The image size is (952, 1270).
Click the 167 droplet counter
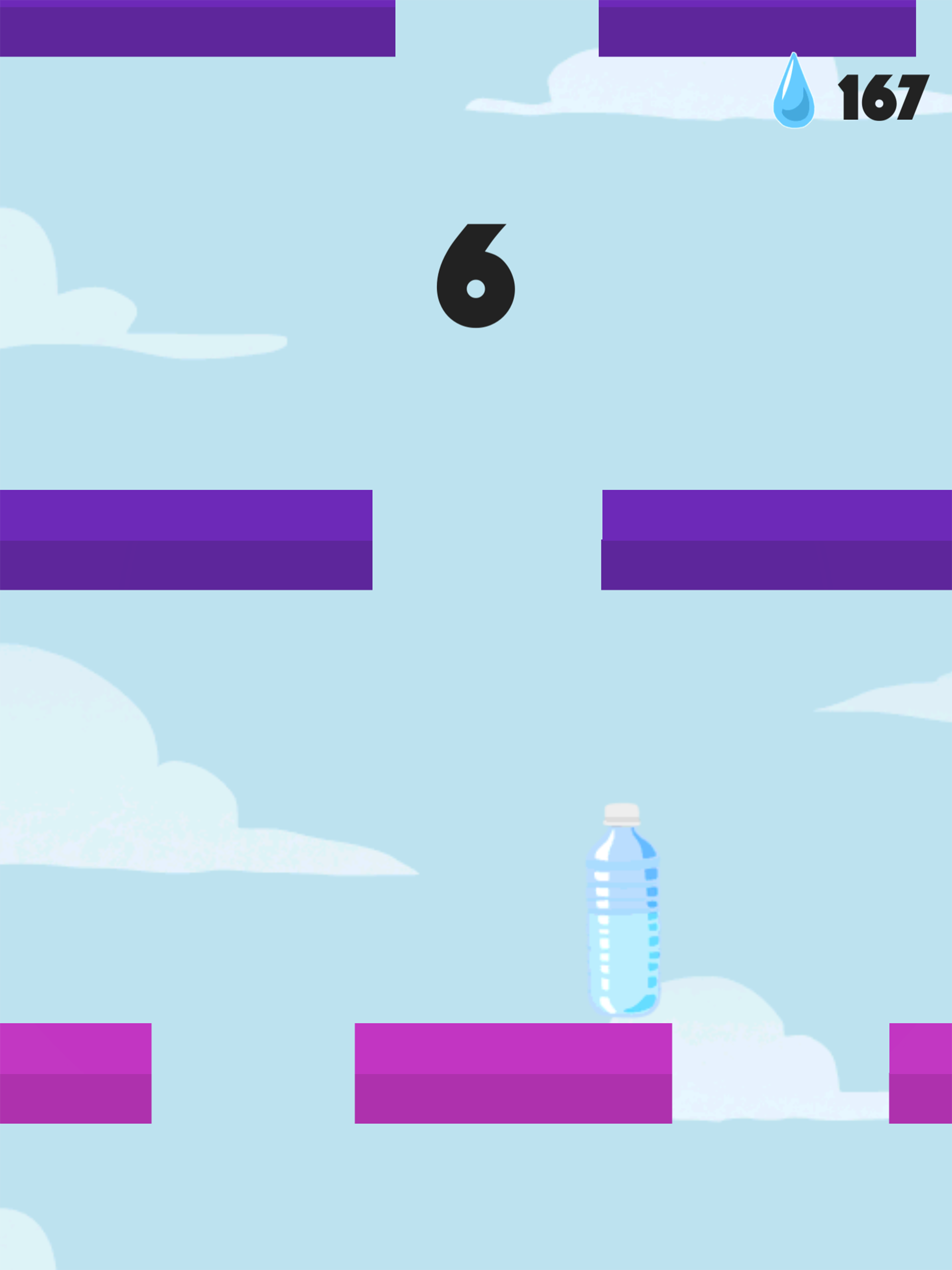(884, 98)
